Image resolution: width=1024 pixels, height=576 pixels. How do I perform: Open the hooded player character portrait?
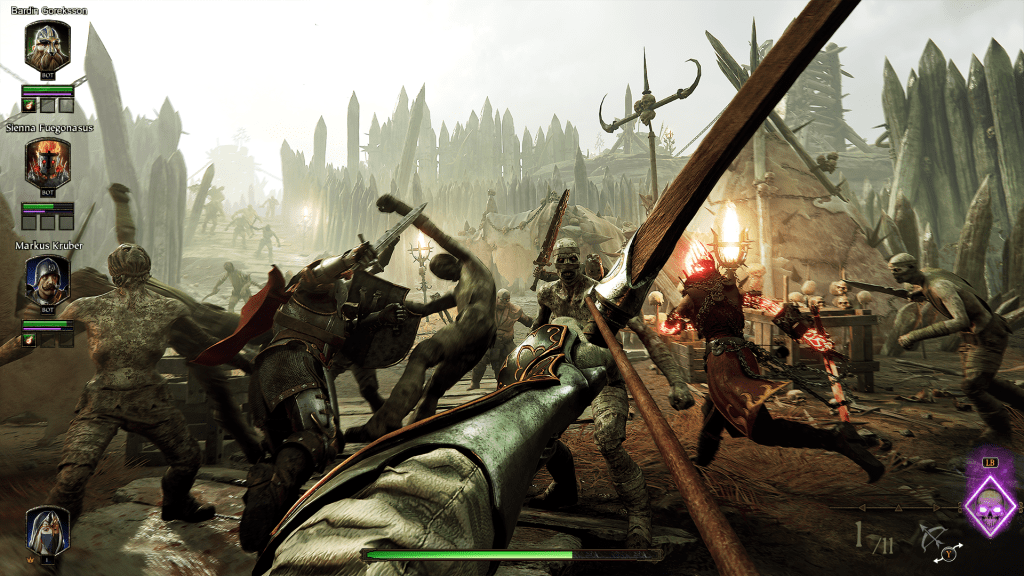(x=47, y=529)
